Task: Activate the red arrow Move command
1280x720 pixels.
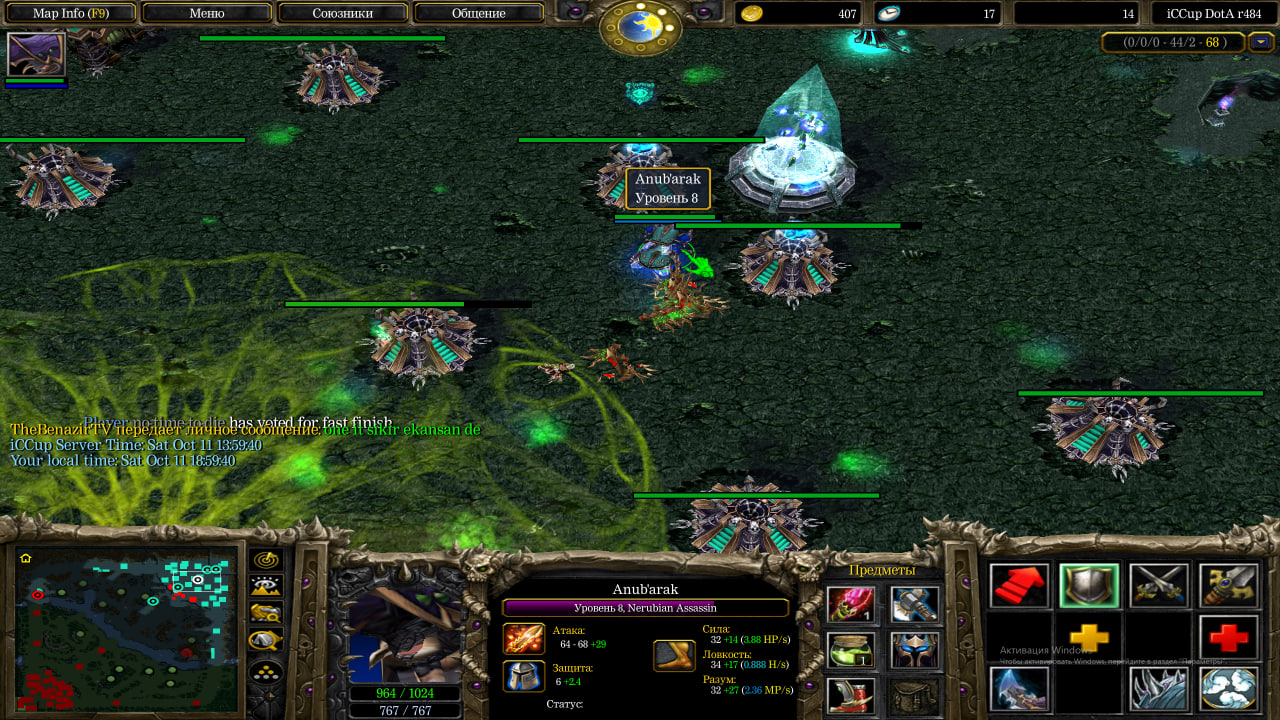Action: [x=1019, y=586]
